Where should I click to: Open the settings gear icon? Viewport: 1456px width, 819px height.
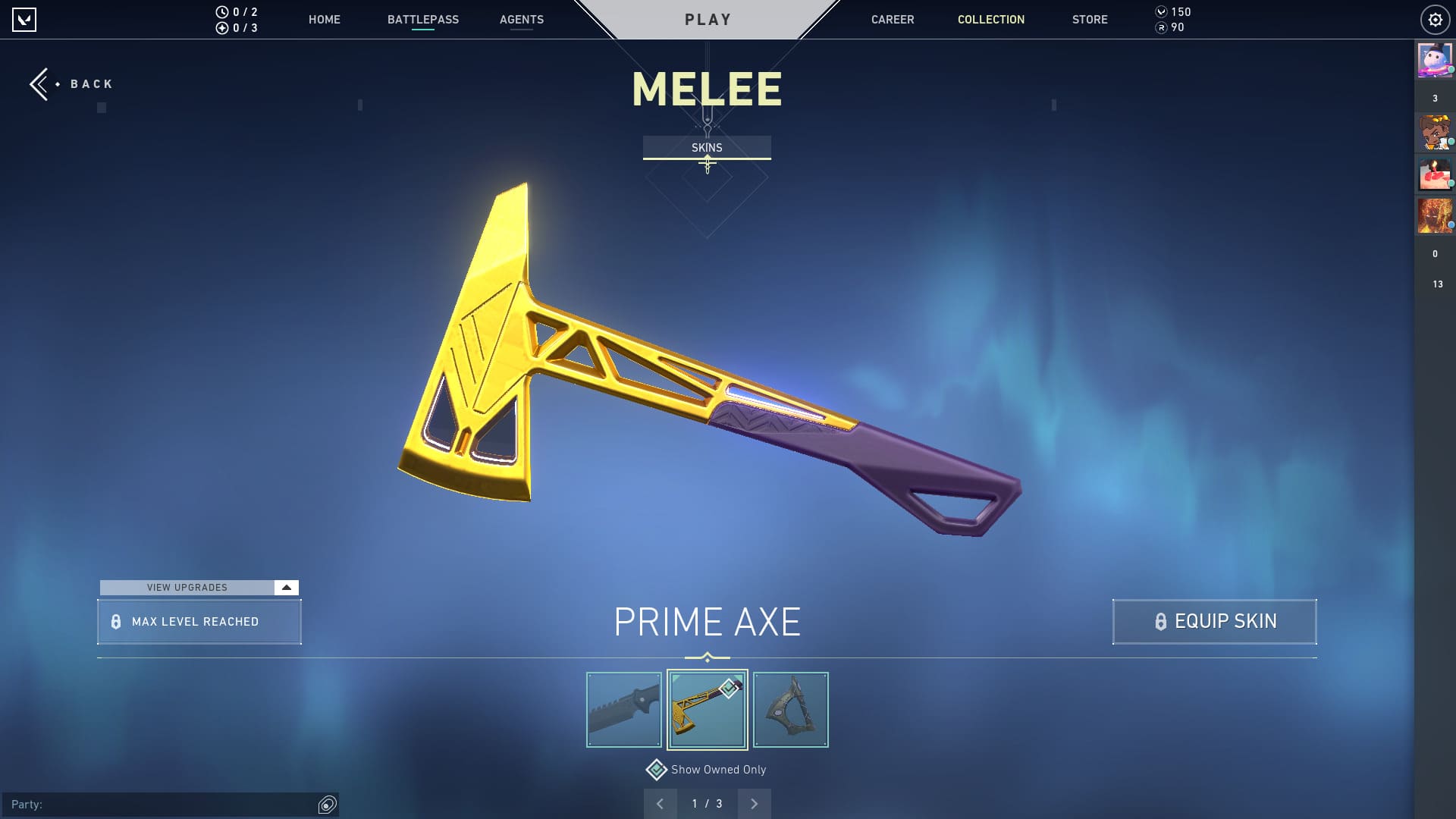pyautogui.click(x=1435, y=20)
